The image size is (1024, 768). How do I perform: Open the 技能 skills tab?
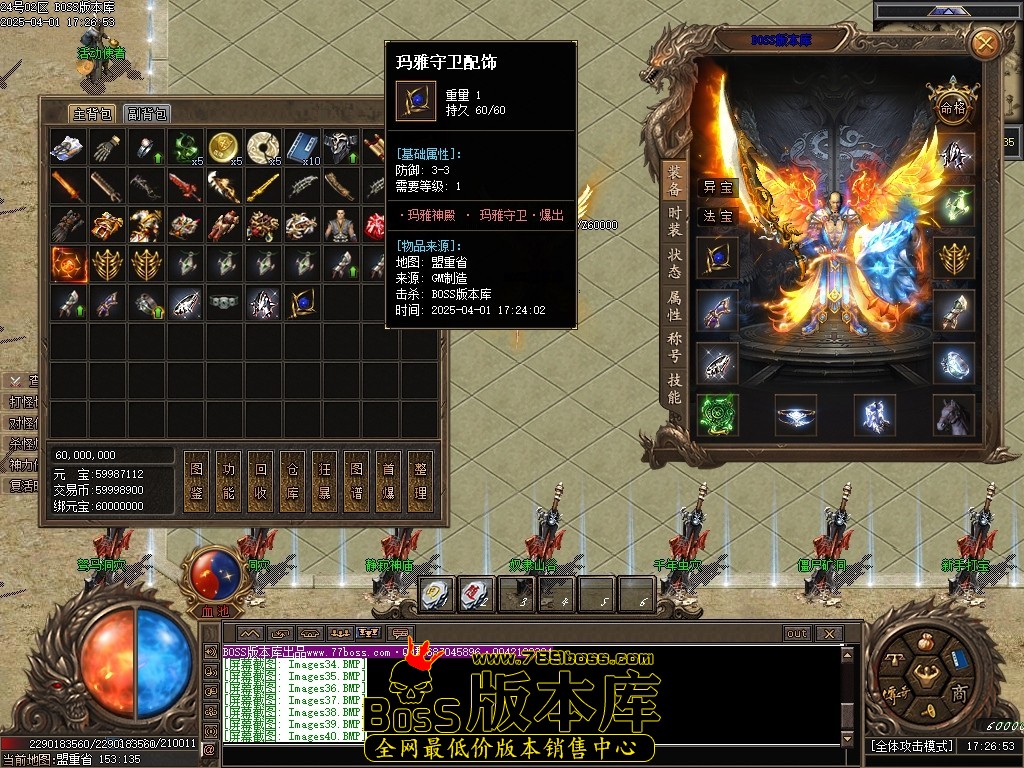point(675,388)
